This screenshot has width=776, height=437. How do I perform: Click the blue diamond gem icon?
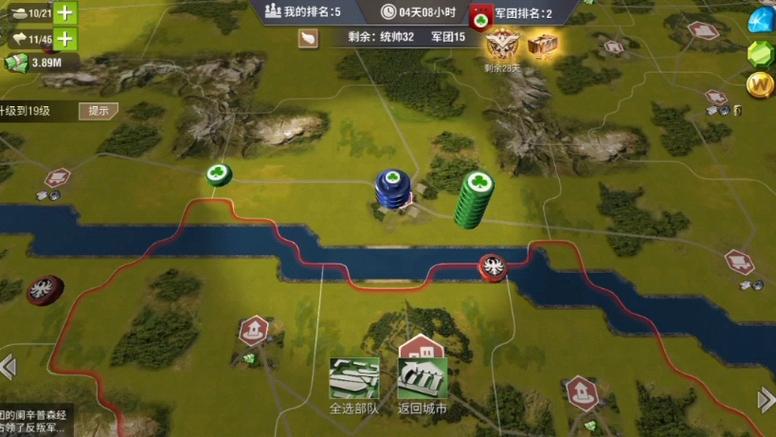763,18
